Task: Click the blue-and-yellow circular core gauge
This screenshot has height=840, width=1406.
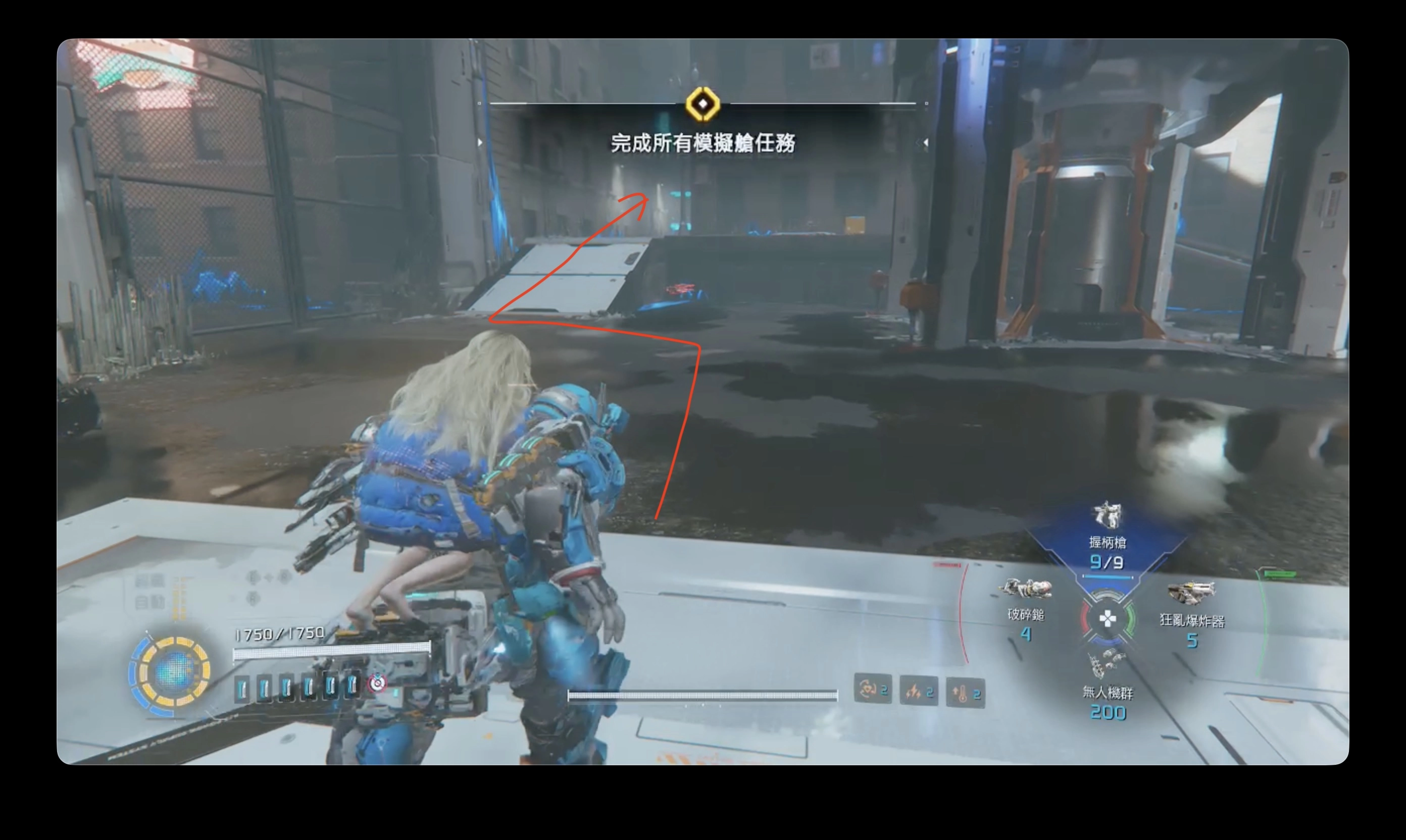Action: (172, 672)
